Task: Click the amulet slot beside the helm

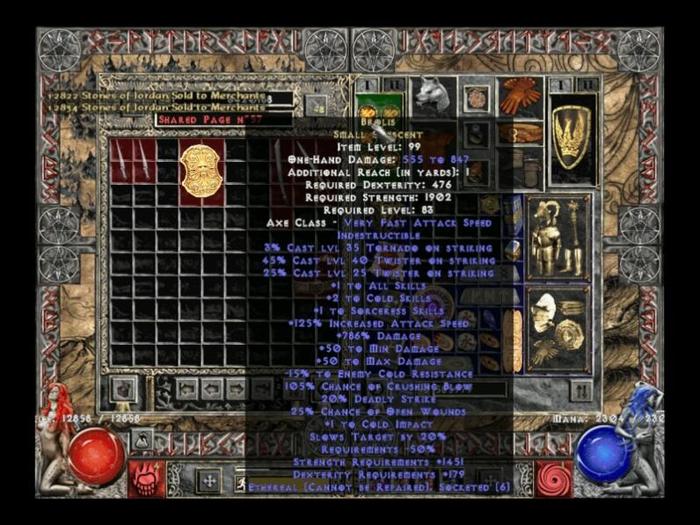Action: [x=476, y=98]
